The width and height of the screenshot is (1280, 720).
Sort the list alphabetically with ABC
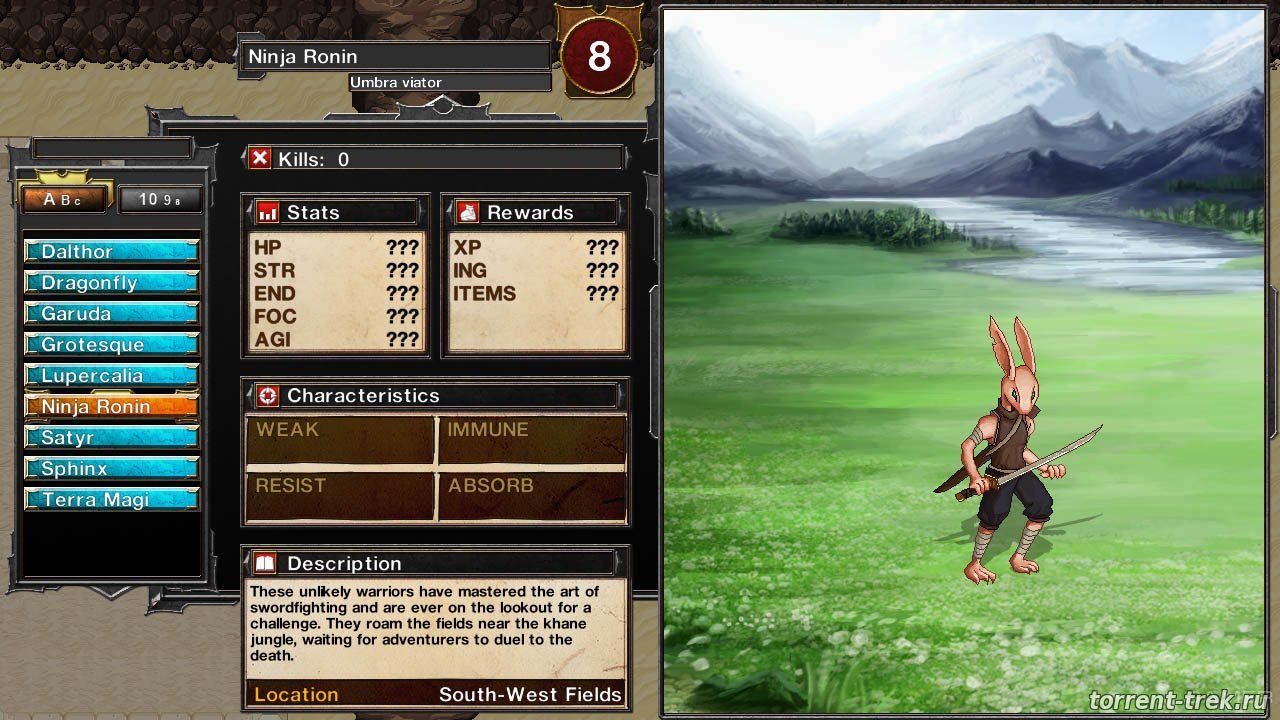63,200
